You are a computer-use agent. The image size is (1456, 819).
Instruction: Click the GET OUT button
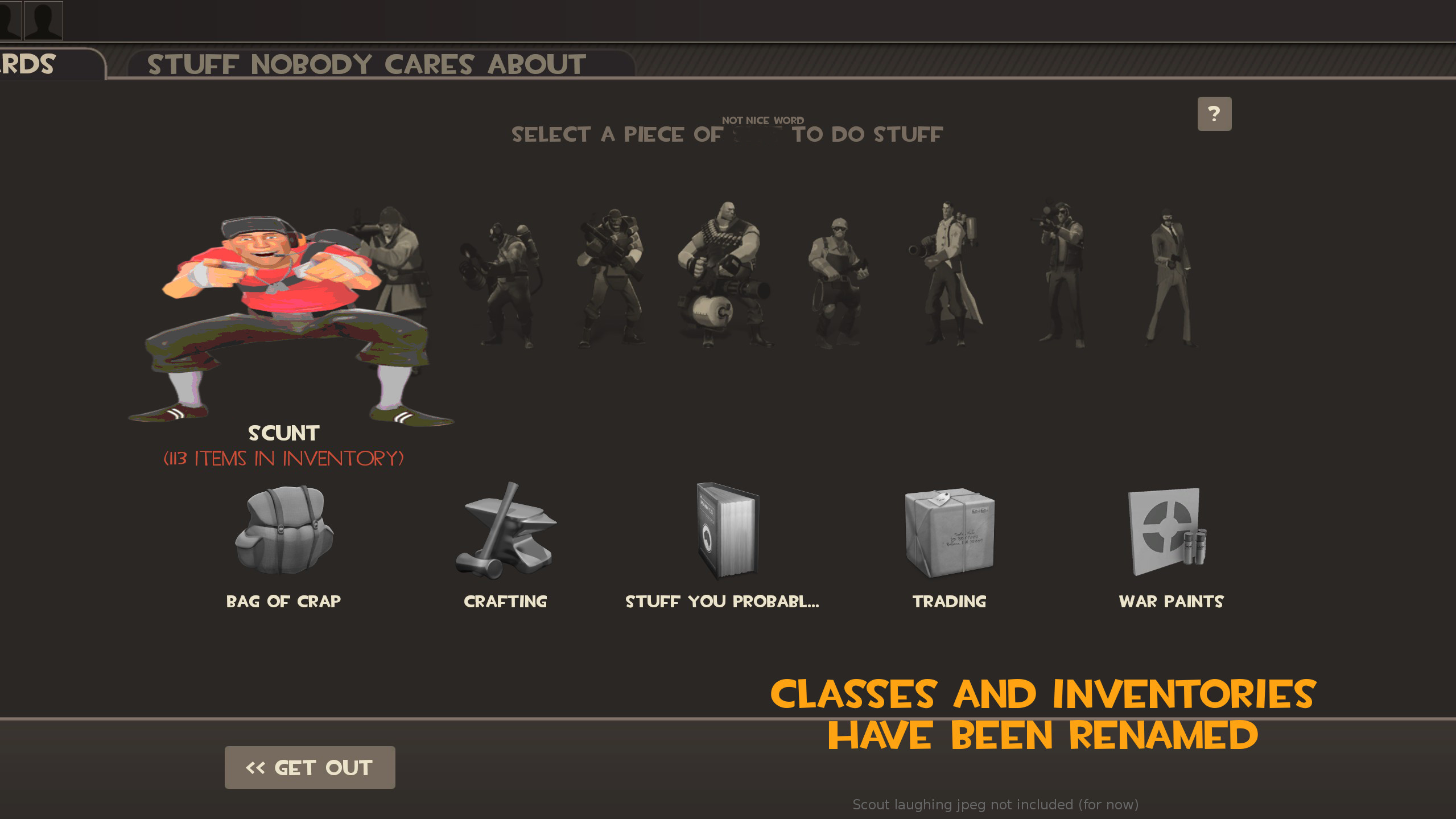310,767
